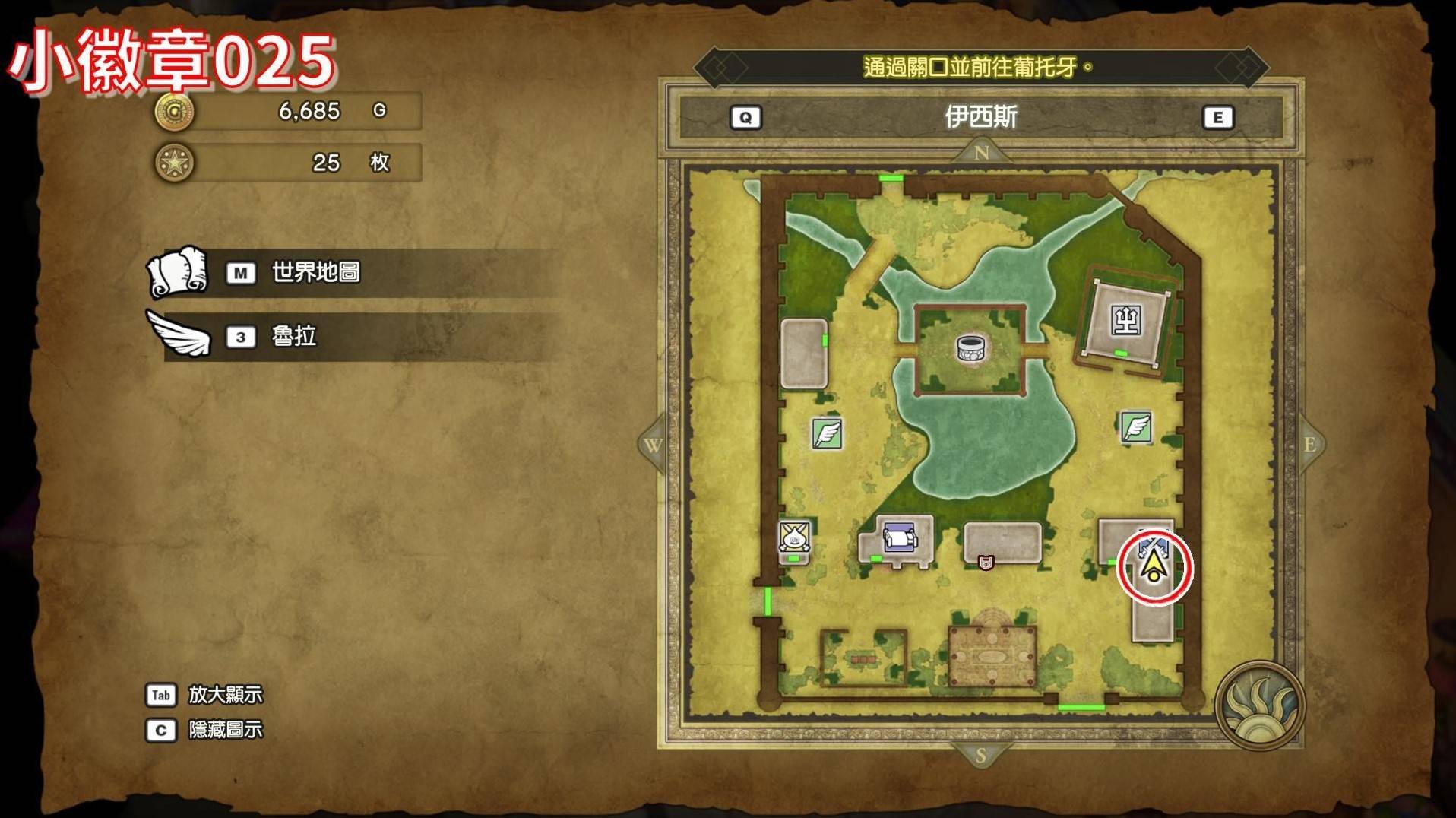Choose the 放大顯示 enlarge map option
1456x818 pixels.
[224, 695]
